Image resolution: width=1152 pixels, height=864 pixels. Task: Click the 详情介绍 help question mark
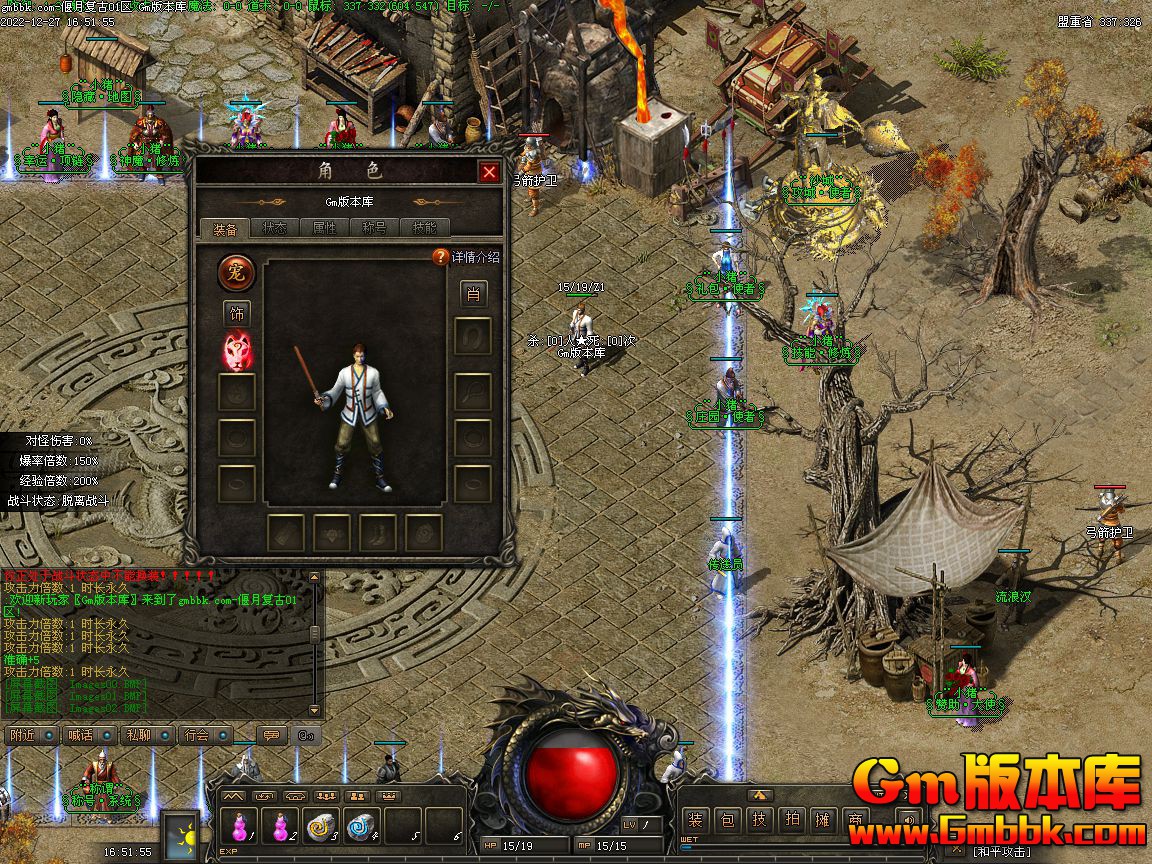440,257
